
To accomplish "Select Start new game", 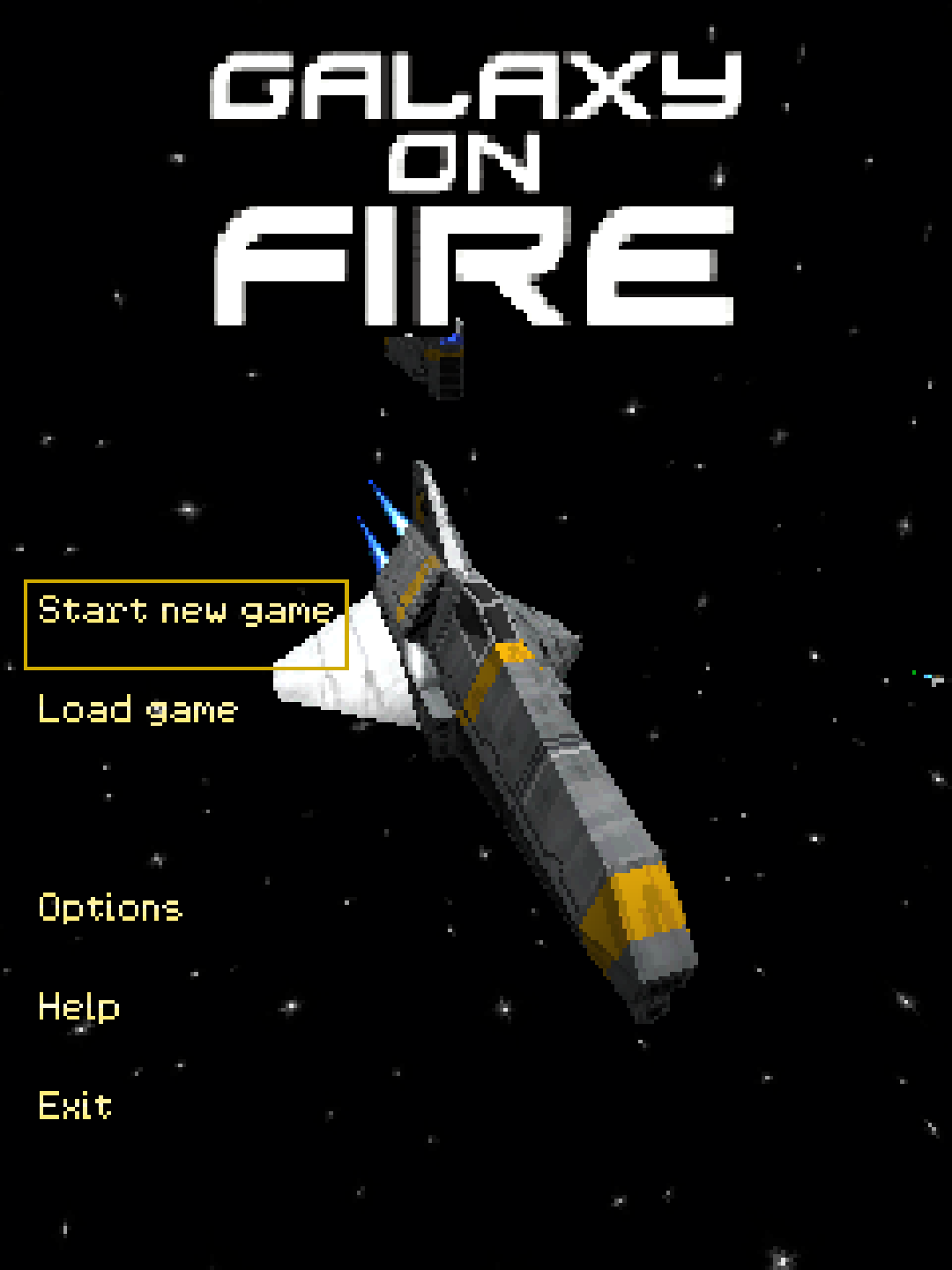I will click(185, 612).
